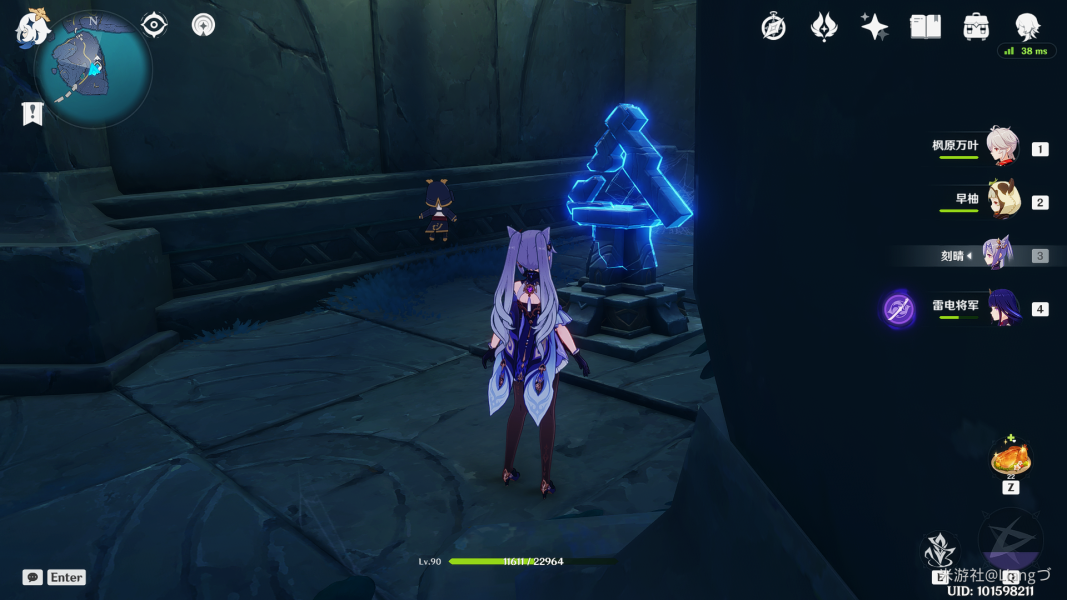Open the events flame-shaped icon
Image resolution: width=1067 pixels, height=600 pixels.
point(823,27)
